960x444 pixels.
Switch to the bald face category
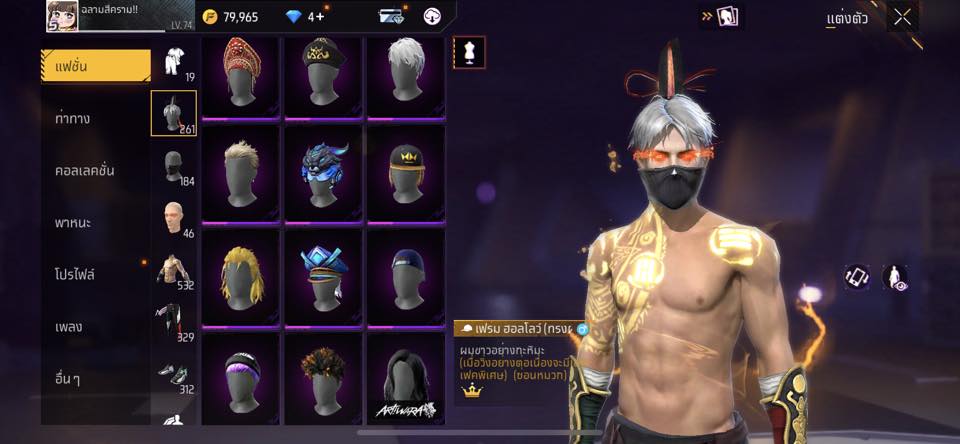[x=174, y=218]
